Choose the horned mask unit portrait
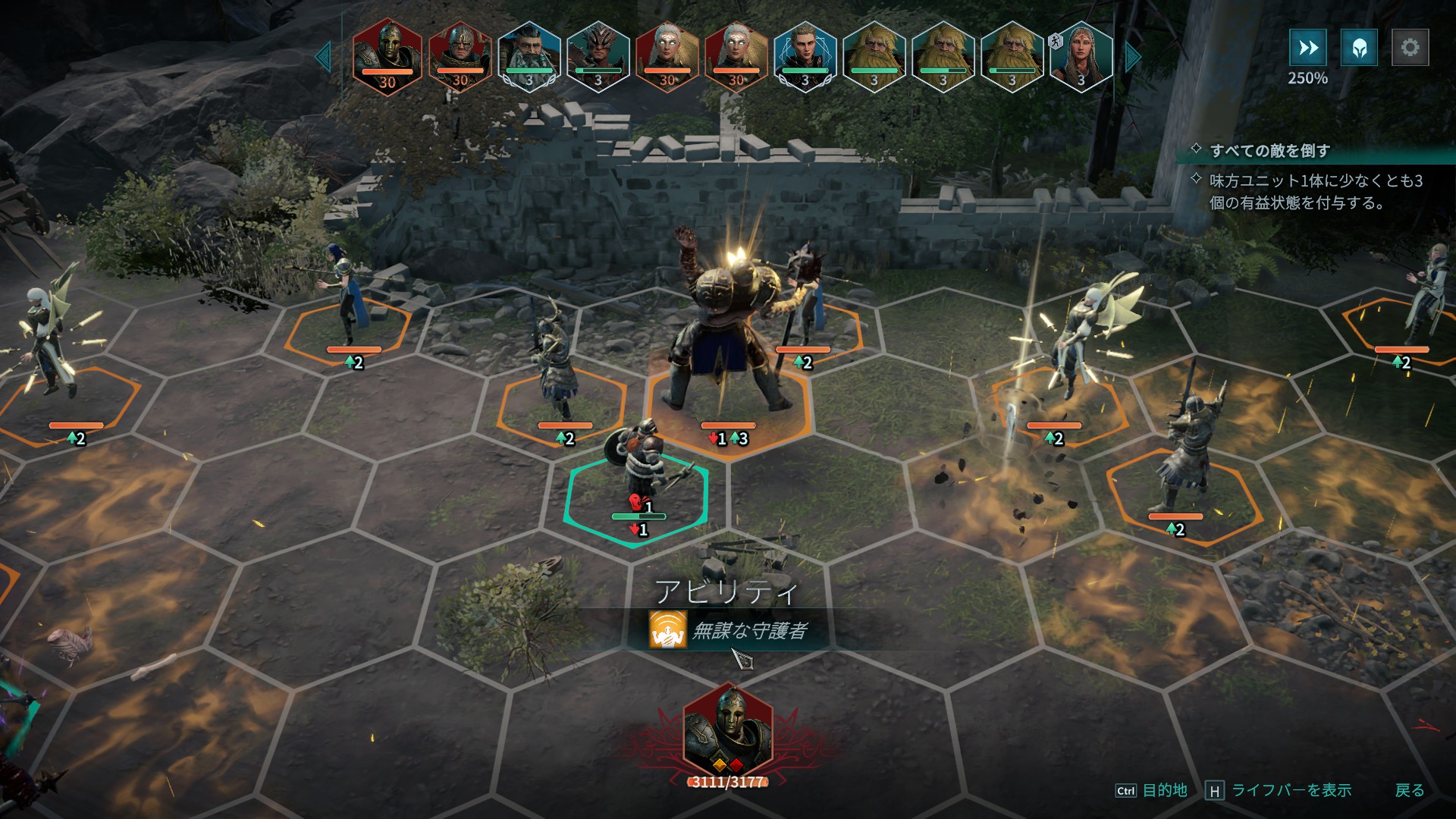The image size is (1456, 819). click(x=598, y=56)
